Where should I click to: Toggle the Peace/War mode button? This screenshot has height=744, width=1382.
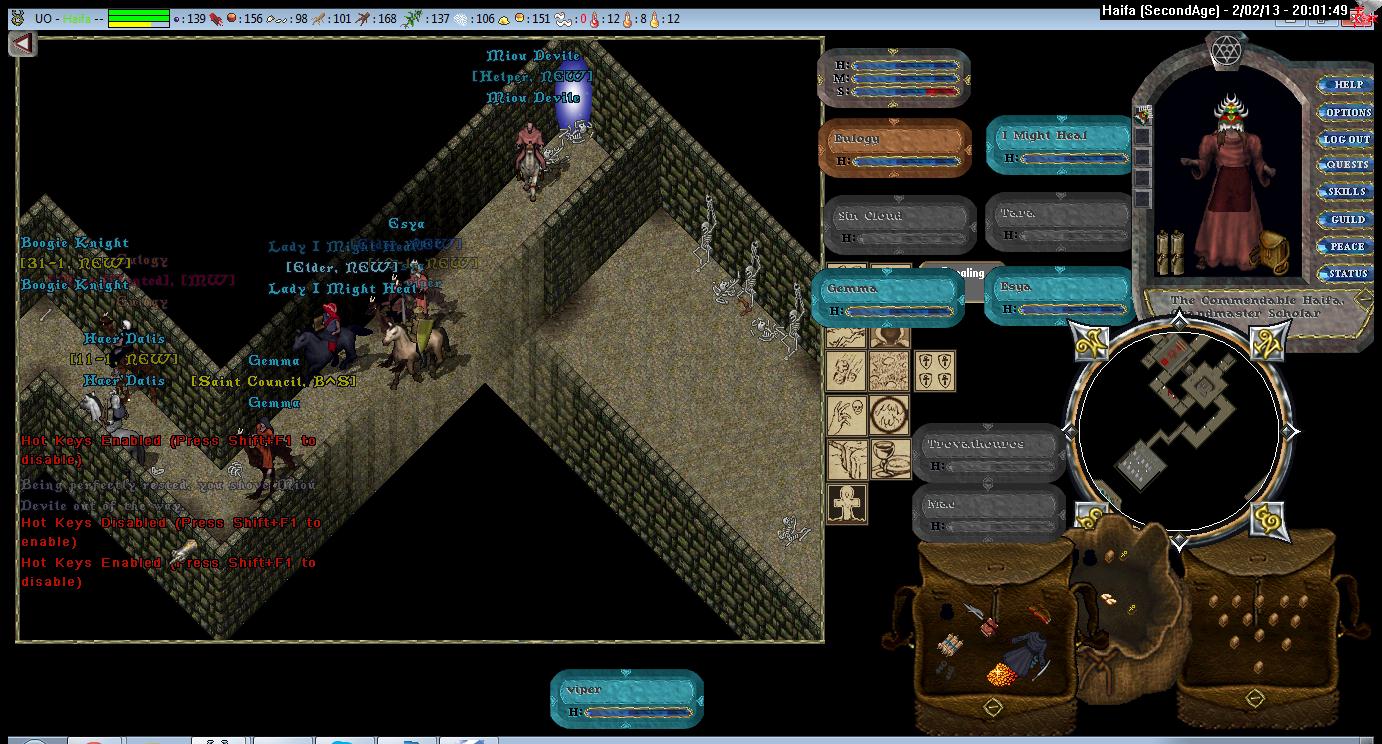1347,246
